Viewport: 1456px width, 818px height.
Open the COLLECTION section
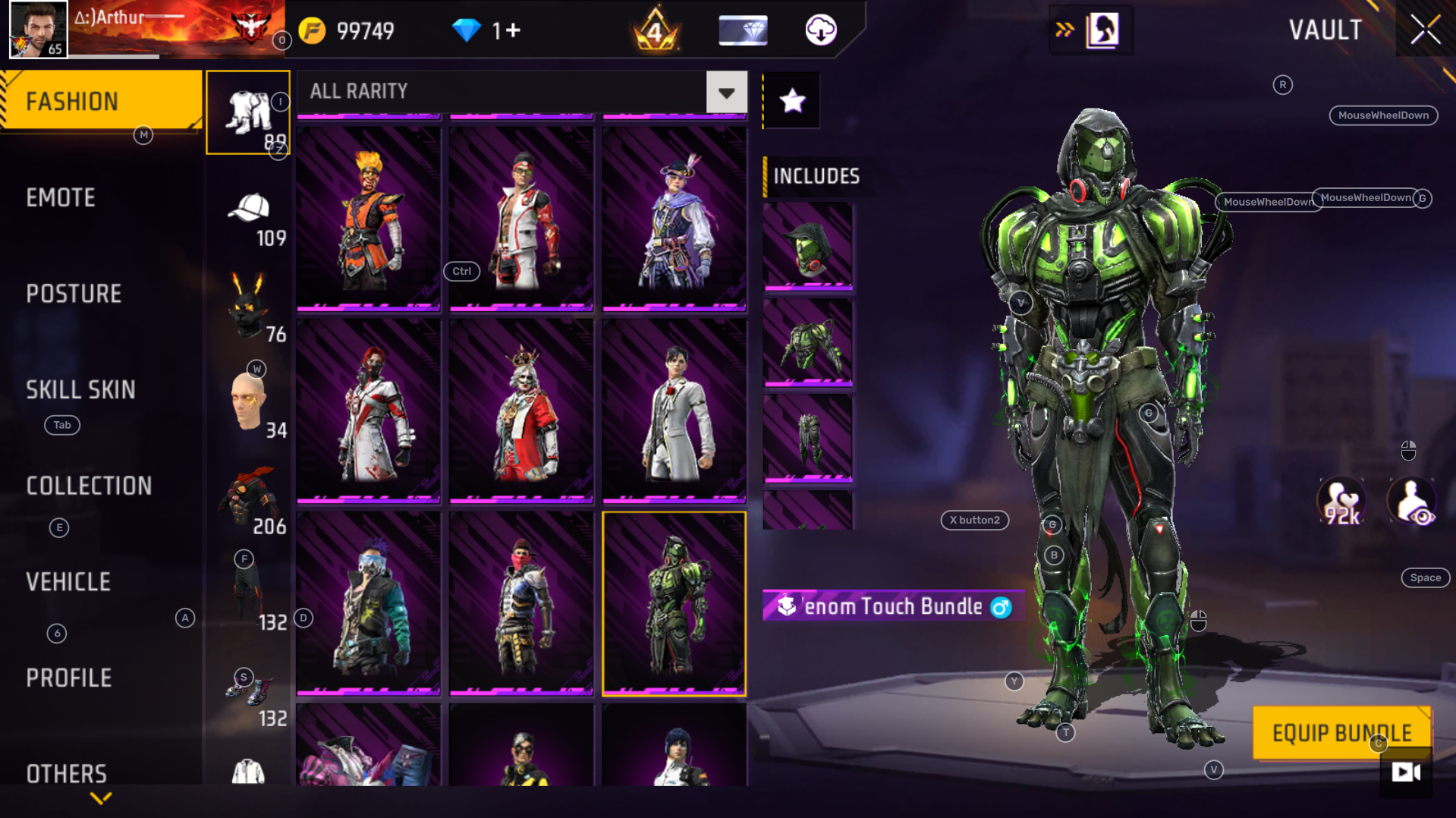(x=89, y=486)
